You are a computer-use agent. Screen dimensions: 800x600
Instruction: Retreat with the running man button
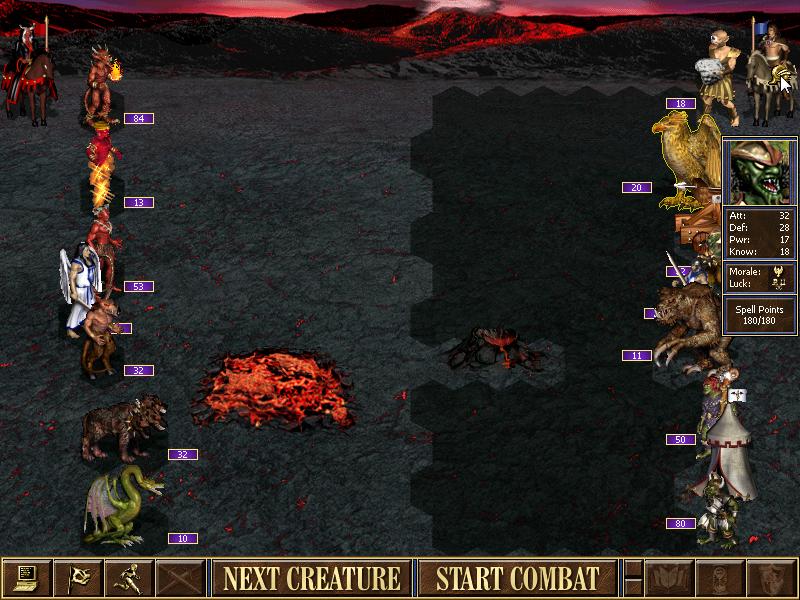click(129, 578)
